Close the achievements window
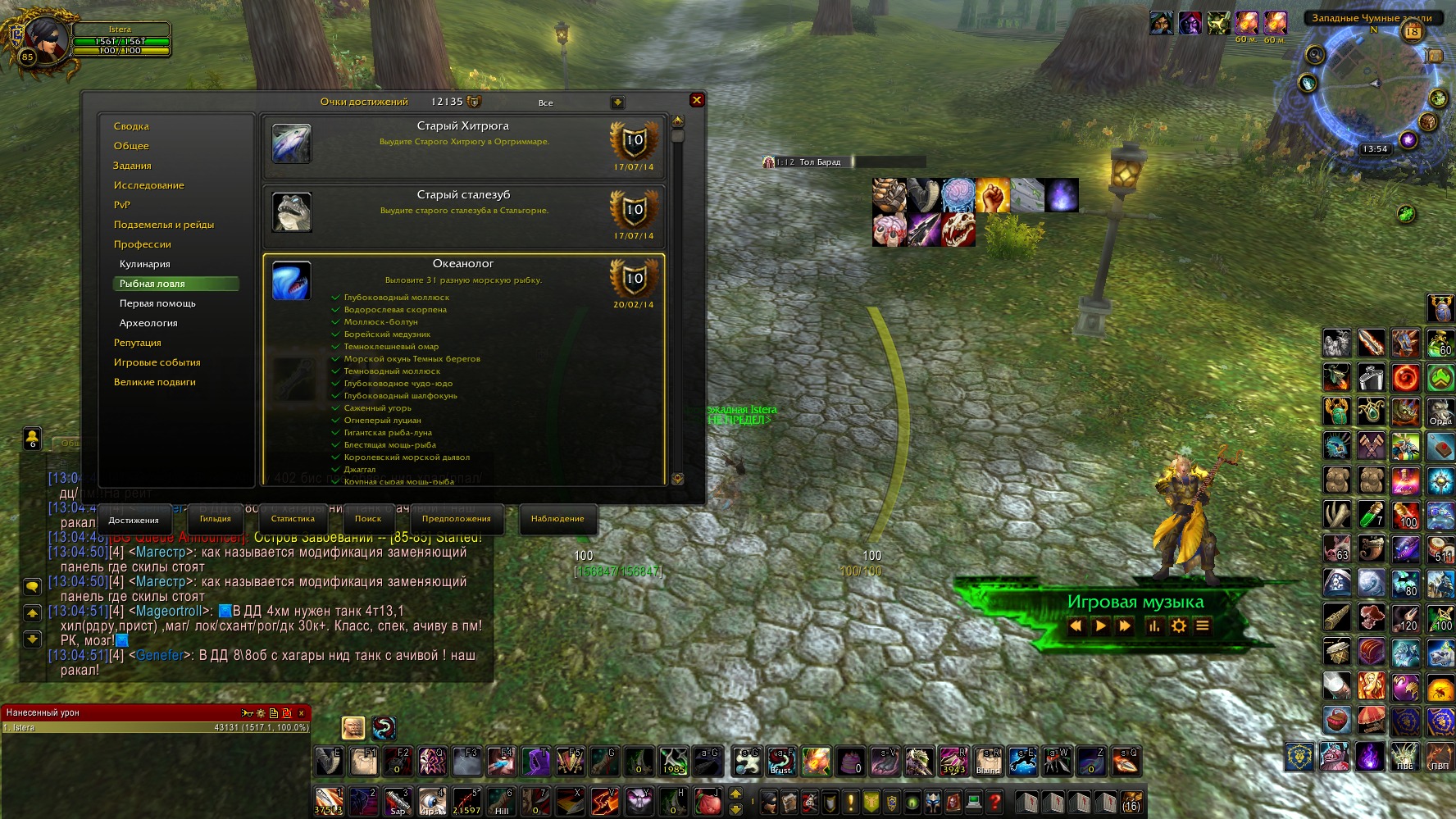1456x819 pixels. click(x=697, y=100)
